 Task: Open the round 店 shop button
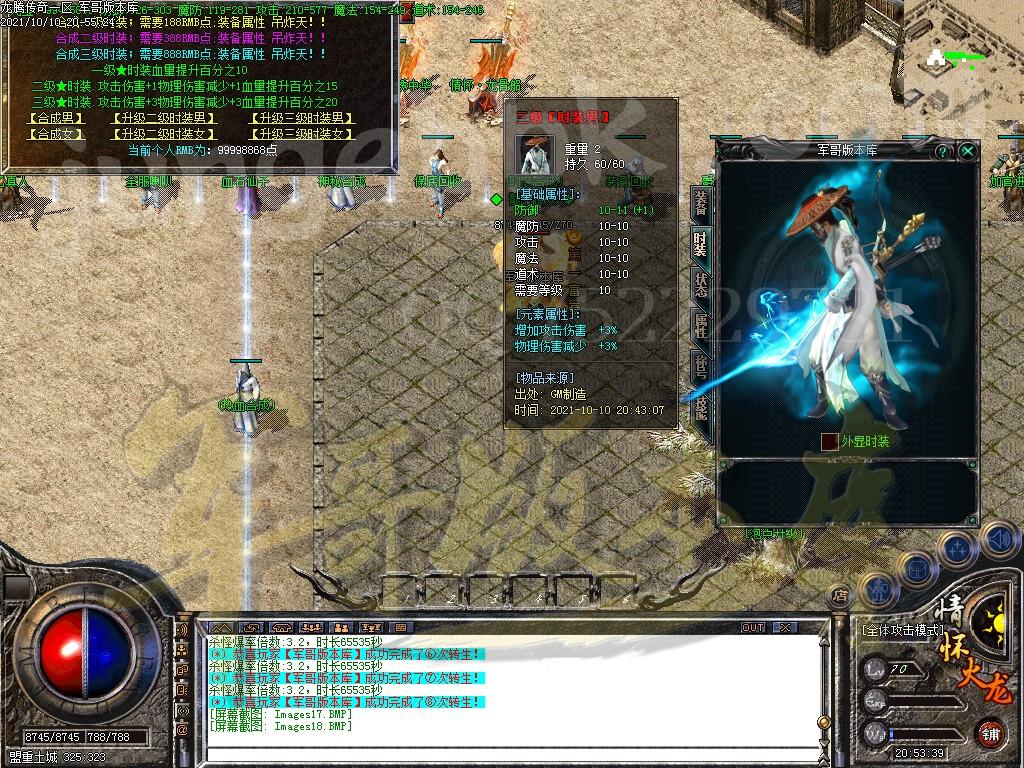point(839,595)
